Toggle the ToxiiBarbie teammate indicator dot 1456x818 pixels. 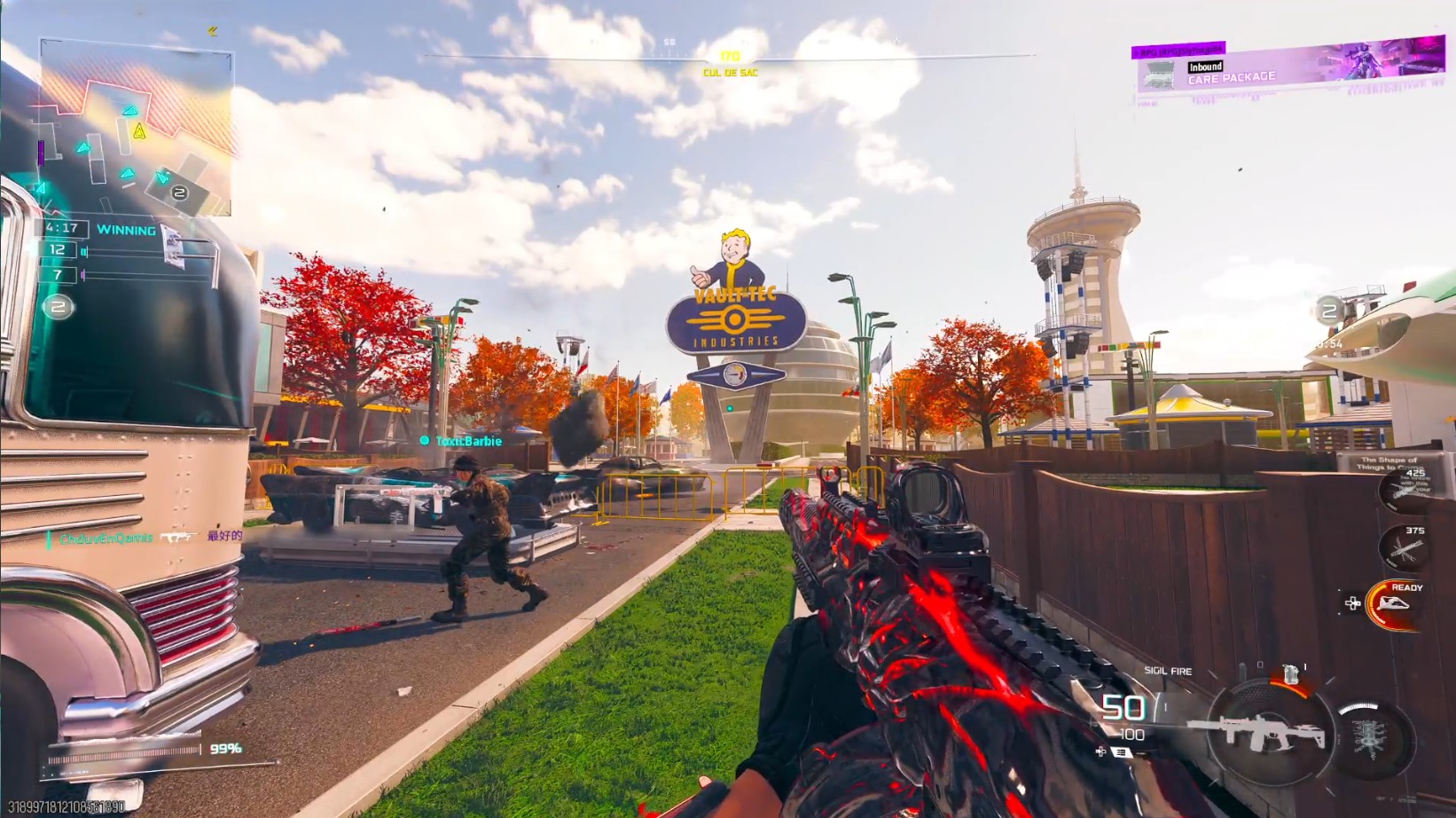click(x=425, y=441)
